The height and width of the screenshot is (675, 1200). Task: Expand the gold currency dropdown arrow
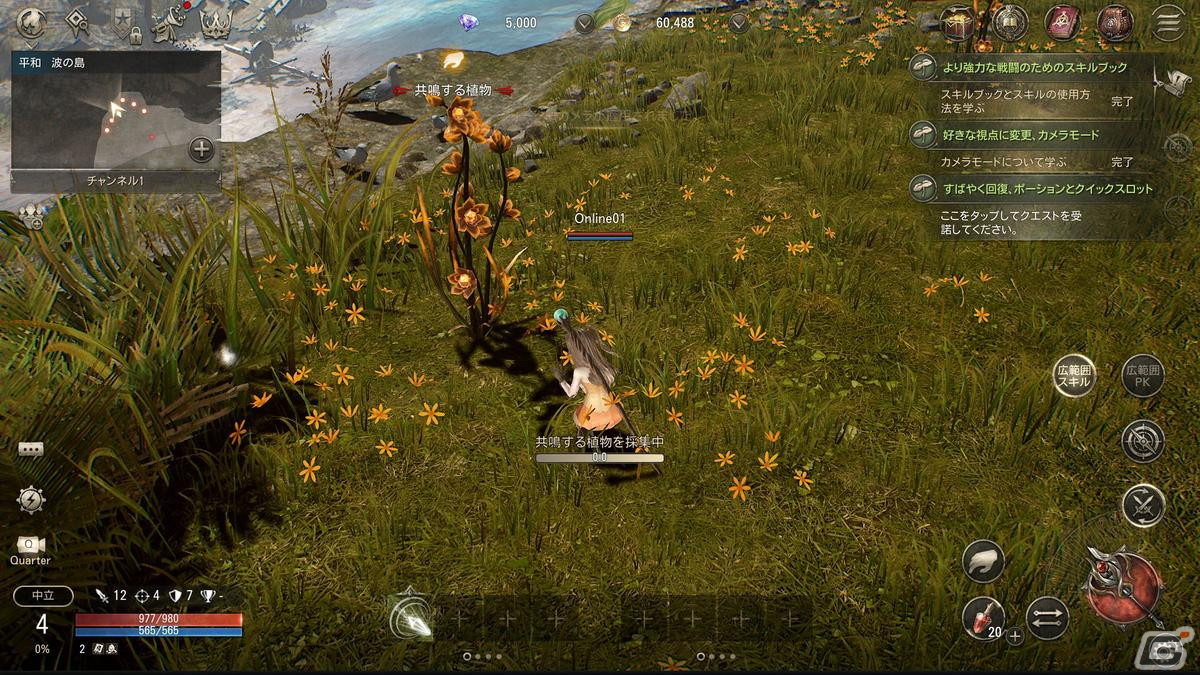pos(739,23)
